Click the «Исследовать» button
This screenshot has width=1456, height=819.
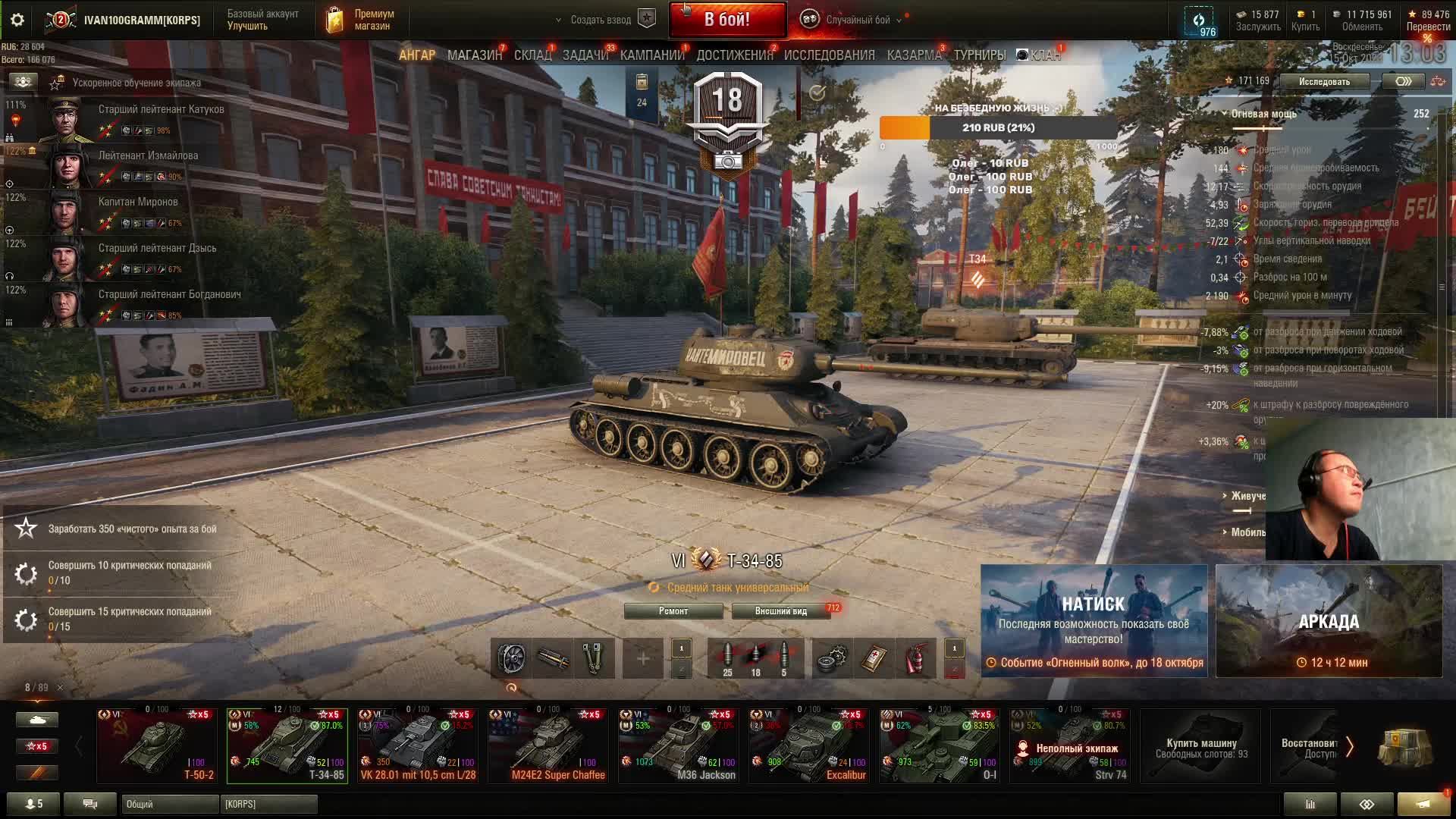[1324, 81]
